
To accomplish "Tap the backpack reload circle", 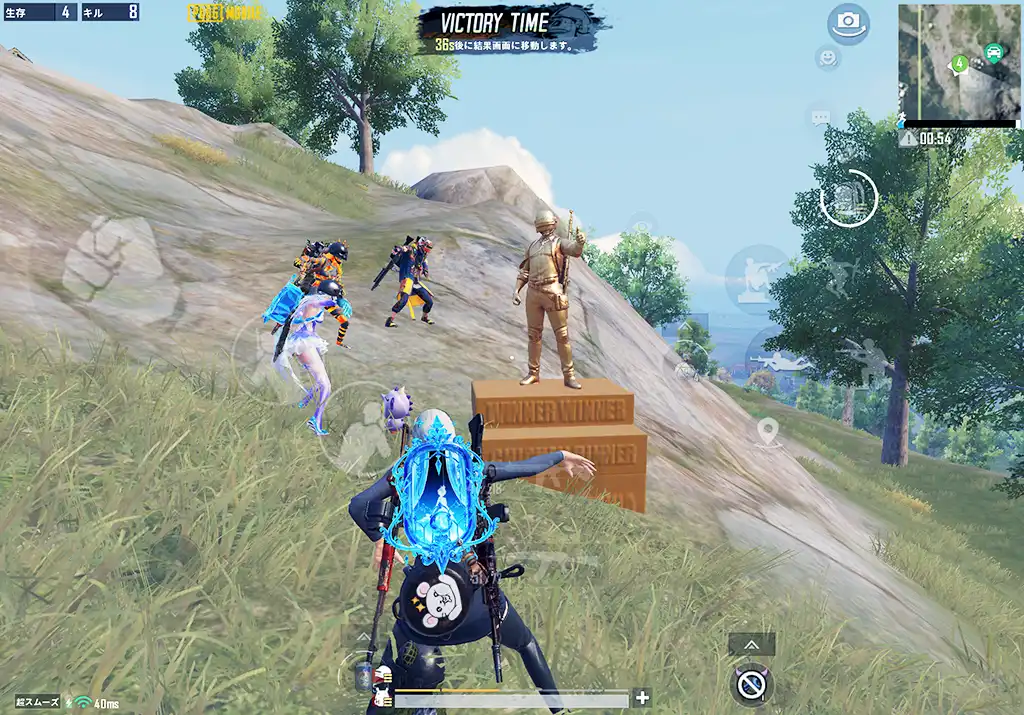I will pos(848,198).
